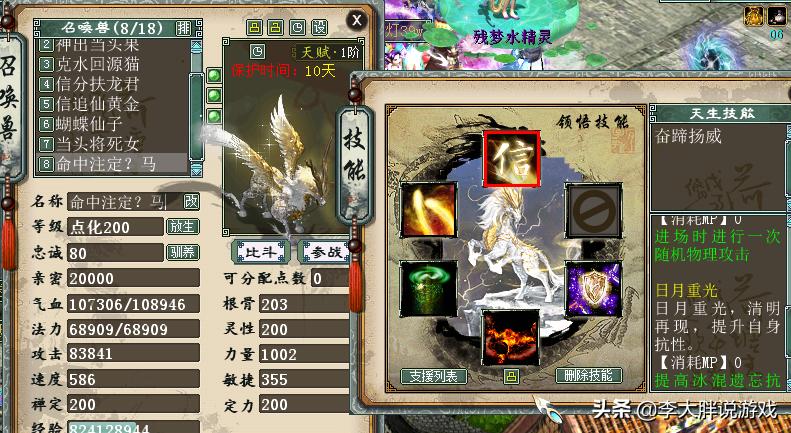Select 当头将死女 in the pet list
Screen dimensions: 791x433
(x=97, y=143)
